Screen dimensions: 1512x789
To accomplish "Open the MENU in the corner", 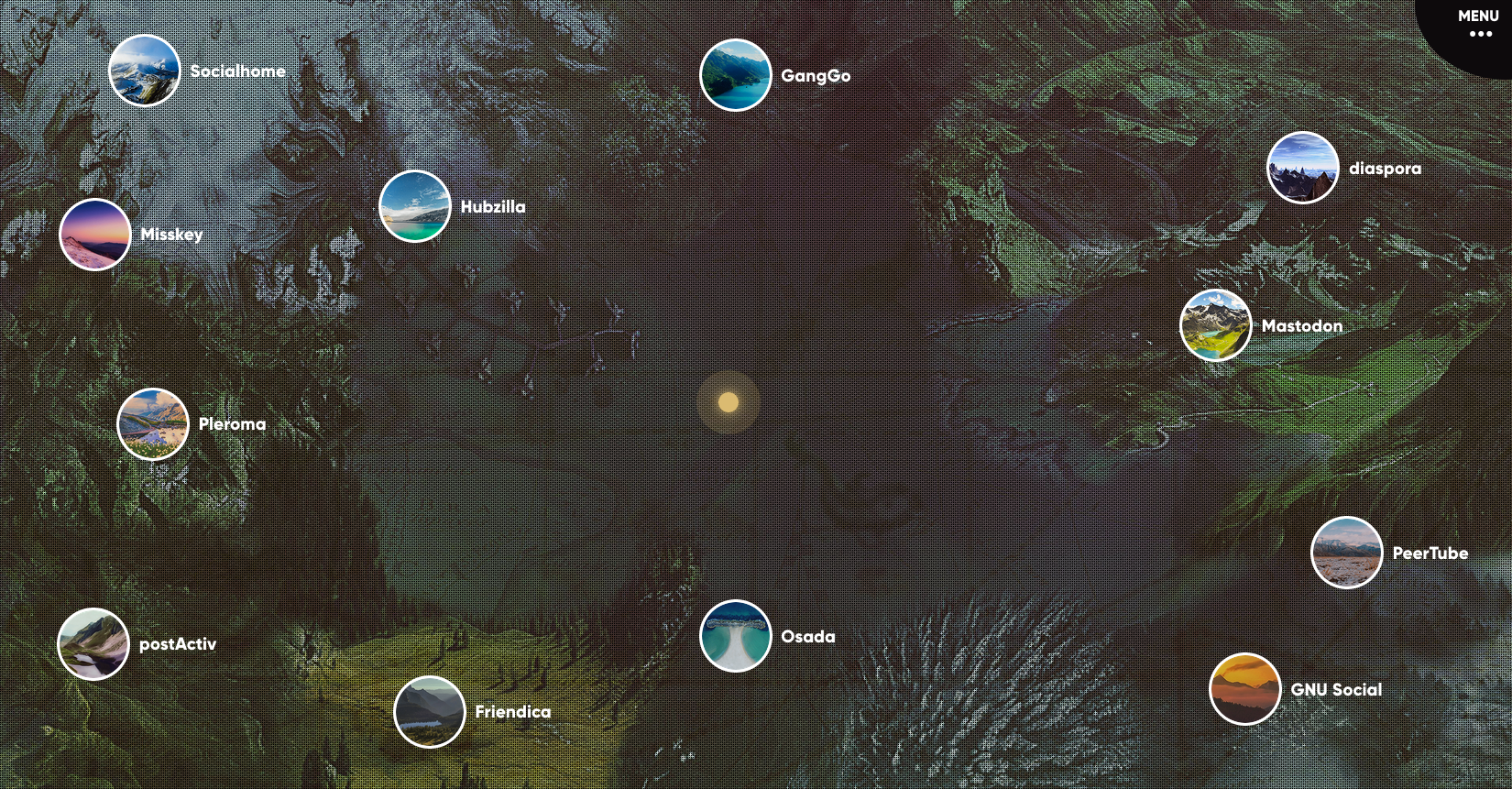I will click(1478, 25).
